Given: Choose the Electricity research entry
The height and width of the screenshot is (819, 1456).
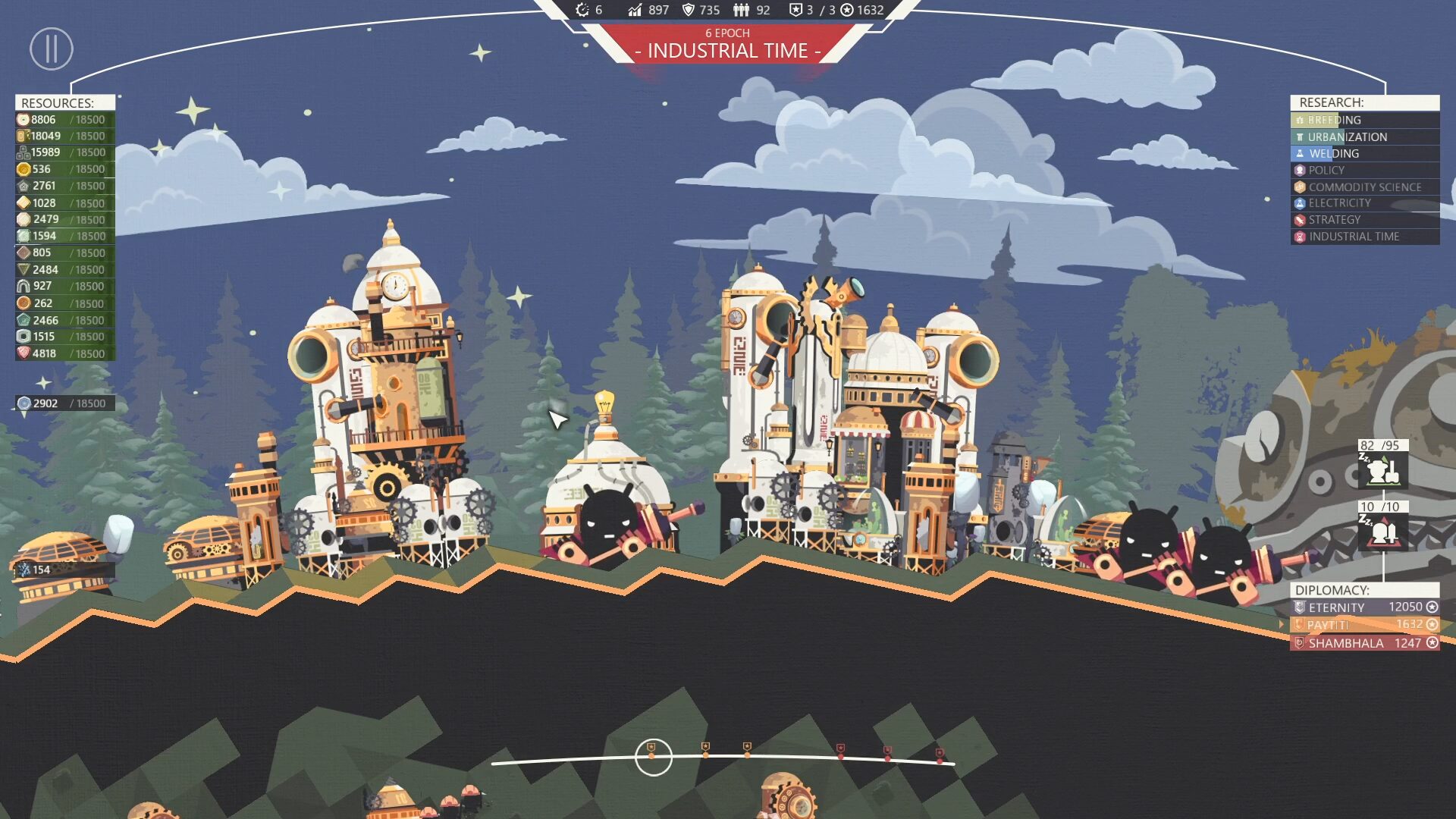Looking at the screenshot, I should tap(1363, 203).
